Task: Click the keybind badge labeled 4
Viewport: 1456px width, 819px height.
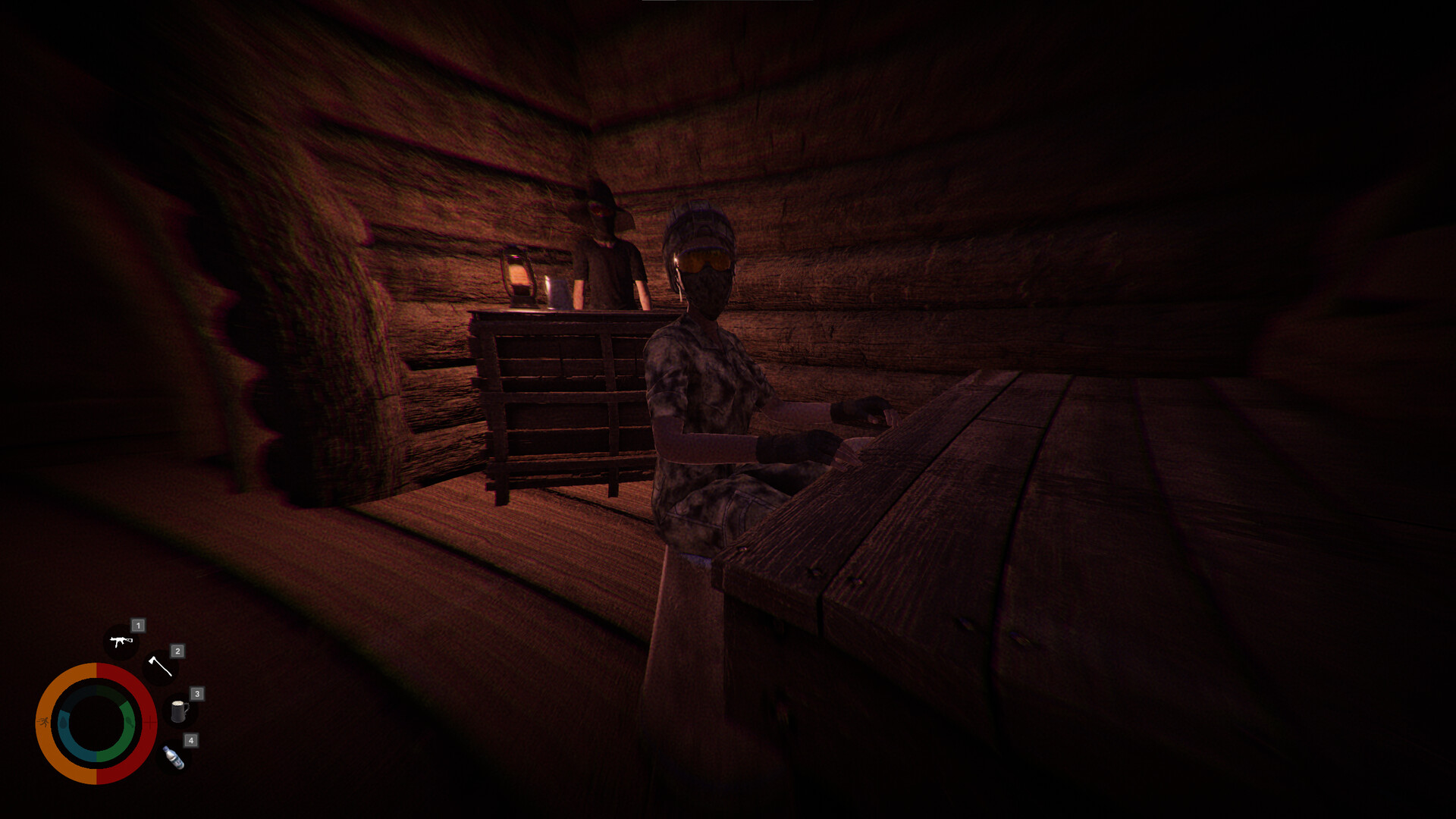Action: 191,741
